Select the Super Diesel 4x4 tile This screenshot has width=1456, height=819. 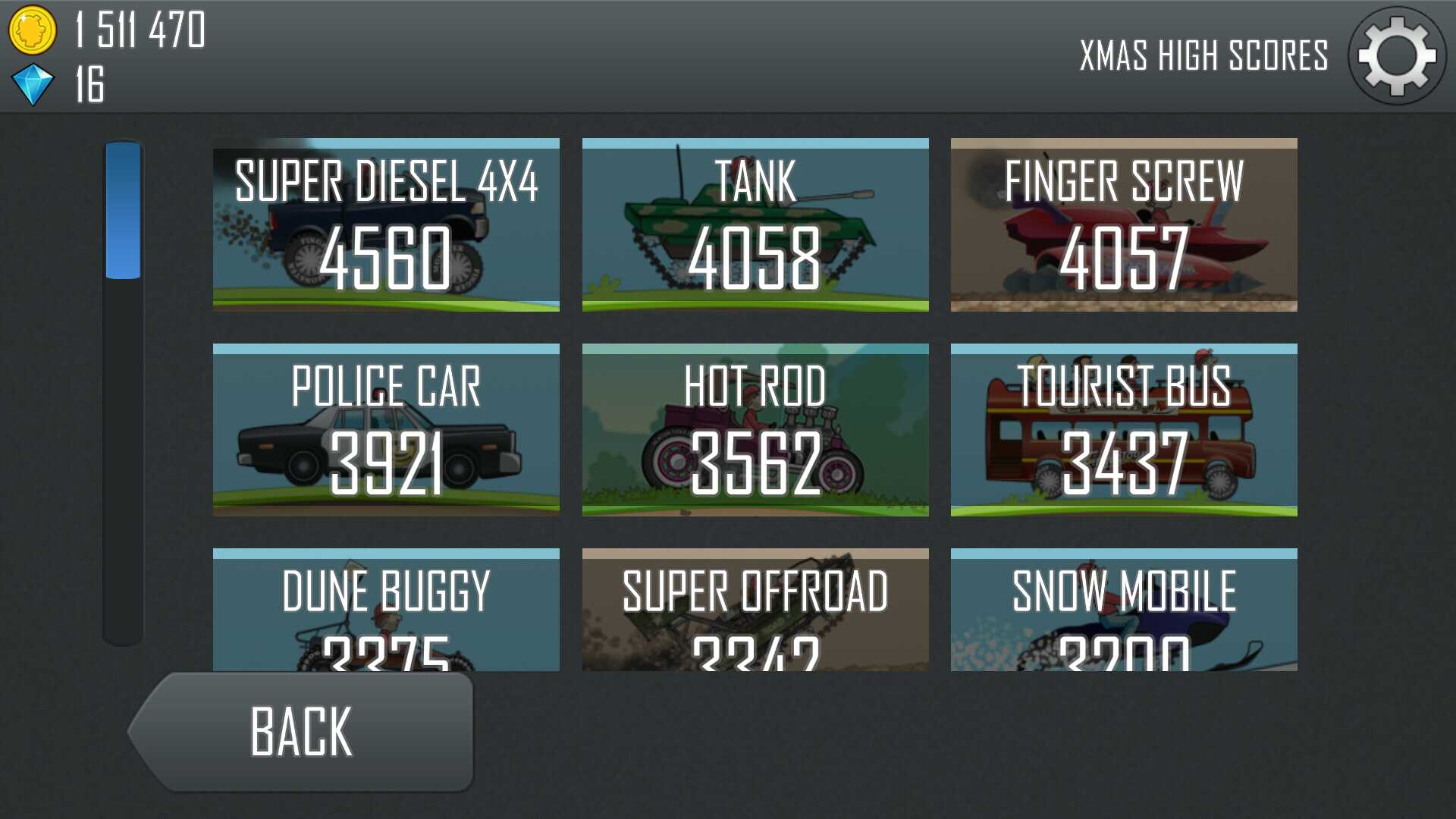[x=386, y=224]
